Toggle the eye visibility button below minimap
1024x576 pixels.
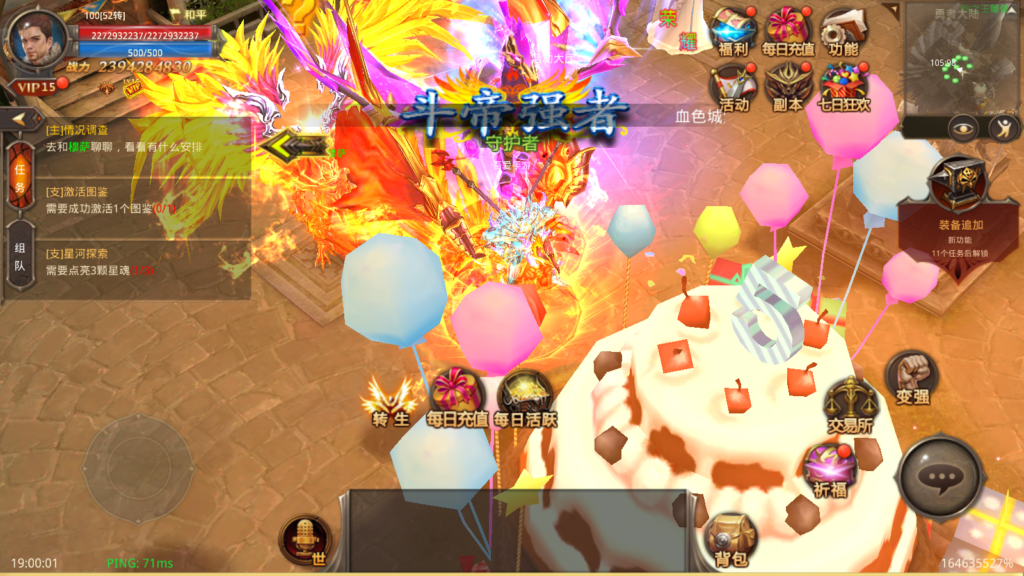click(963, 128)
